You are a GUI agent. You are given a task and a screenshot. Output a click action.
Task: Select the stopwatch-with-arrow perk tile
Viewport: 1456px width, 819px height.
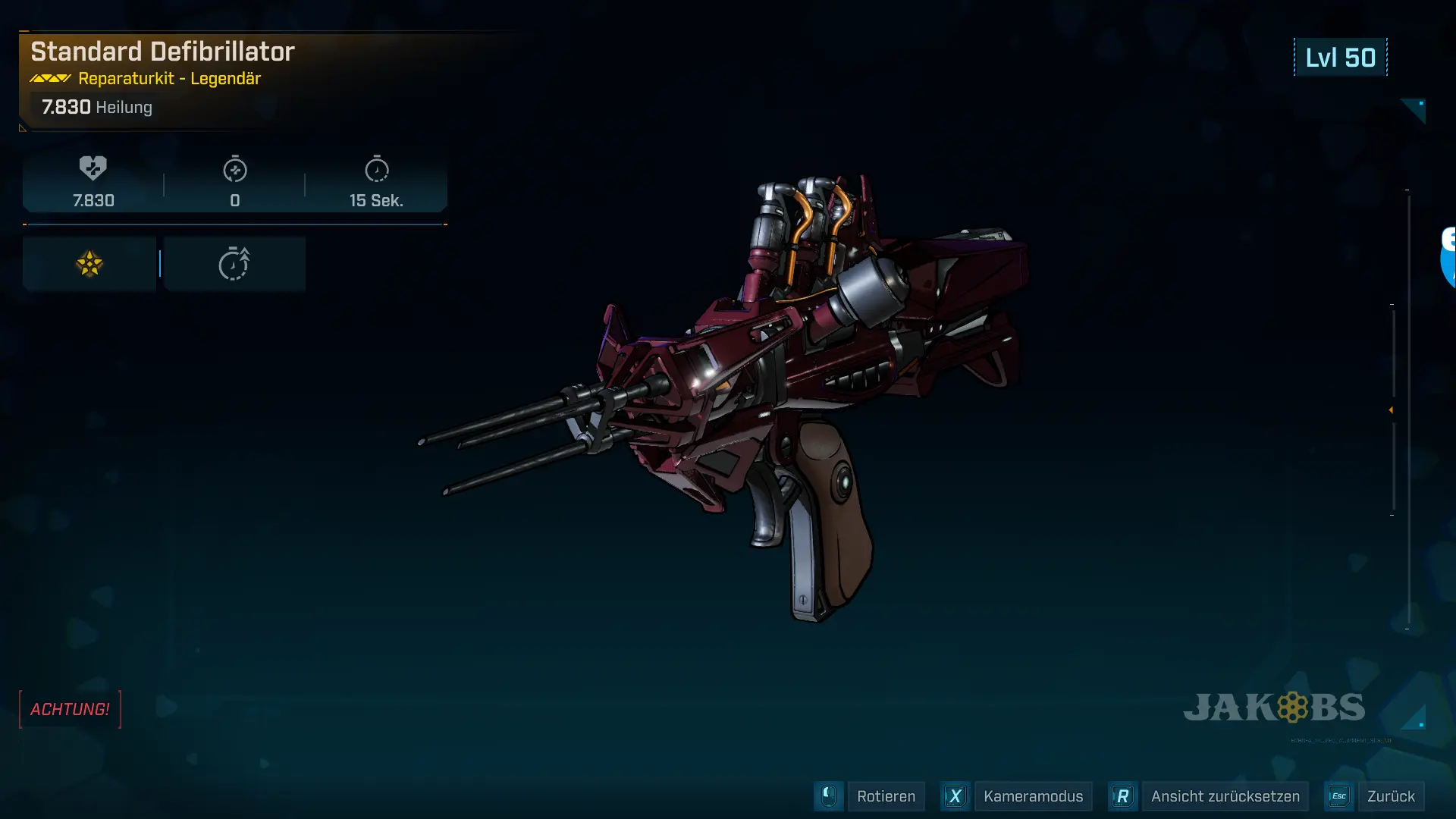[x=234, y=264]
